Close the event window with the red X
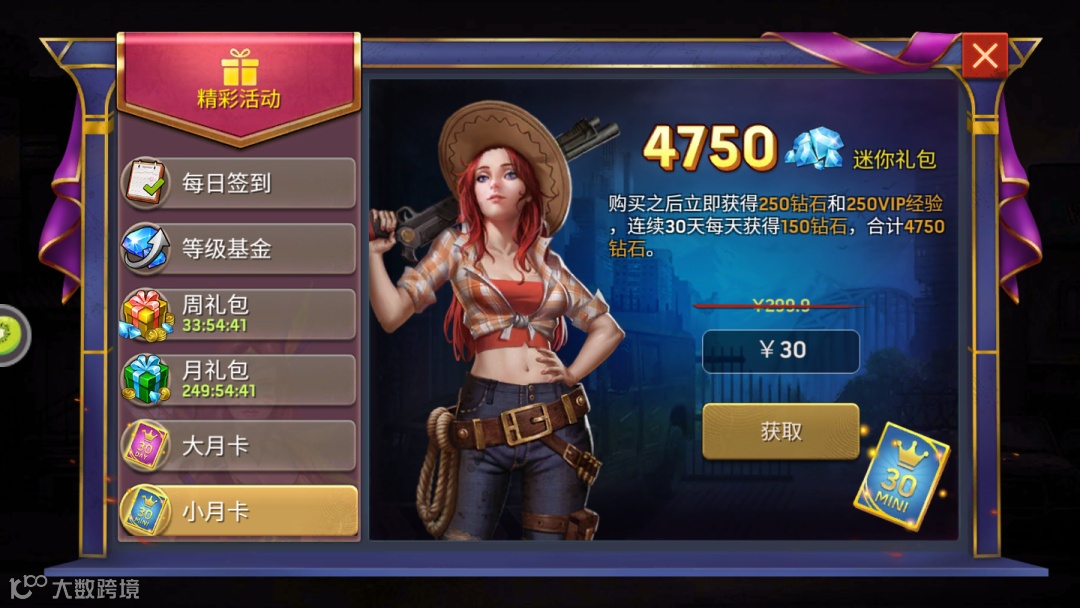Screen dimensions: 1080x608 pyautogui.click(x=985, y=57)
